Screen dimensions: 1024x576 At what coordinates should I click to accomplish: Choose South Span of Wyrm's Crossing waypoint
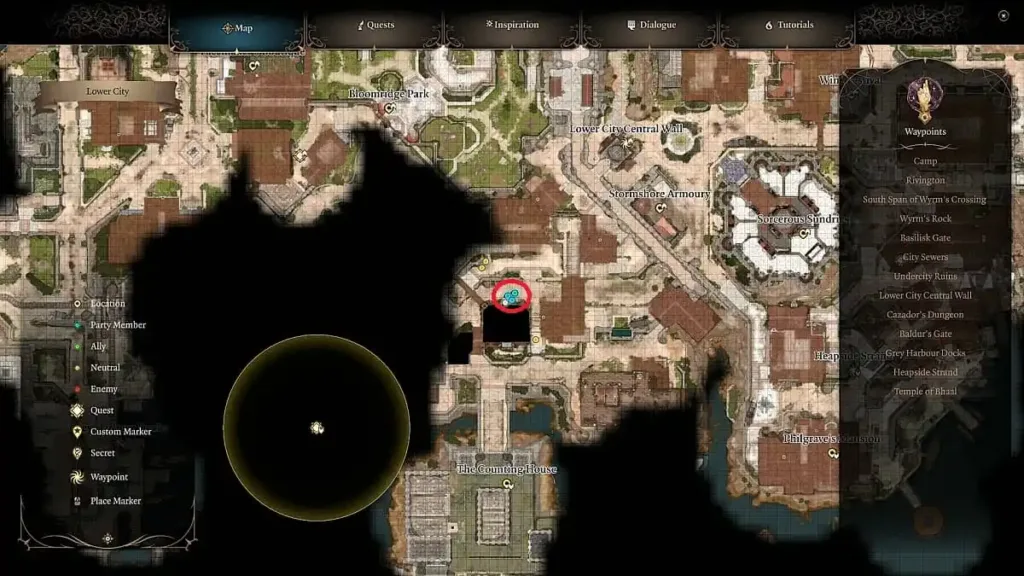pos(925,199)
